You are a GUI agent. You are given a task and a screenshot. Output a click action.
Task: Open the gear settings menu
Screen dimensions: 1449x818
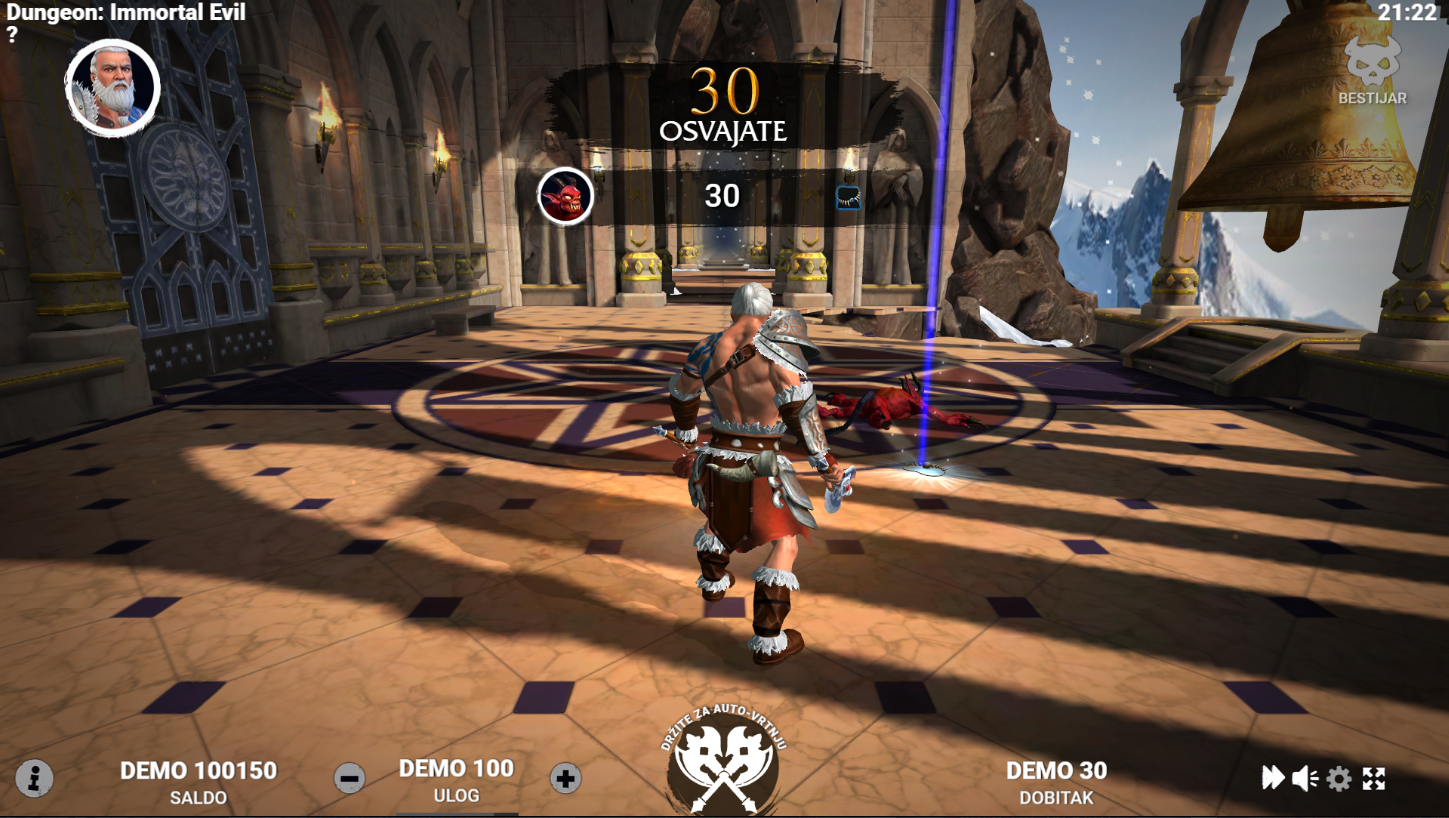pyautogui.click(x=1339, y=778)
